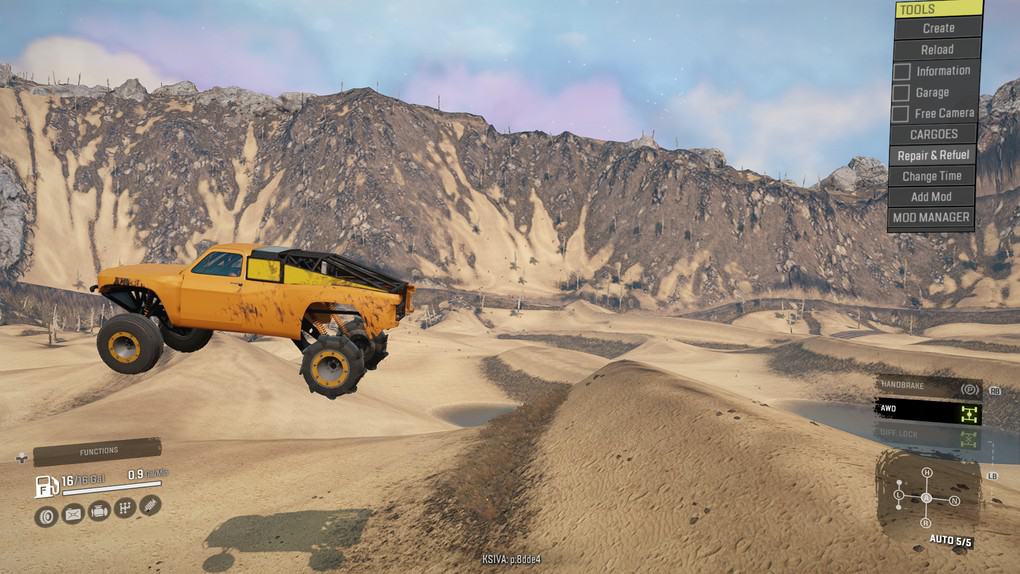Click the Create button in Tools
The width and height of the screenshot is (1020, 574).
[x=937, y=28]
